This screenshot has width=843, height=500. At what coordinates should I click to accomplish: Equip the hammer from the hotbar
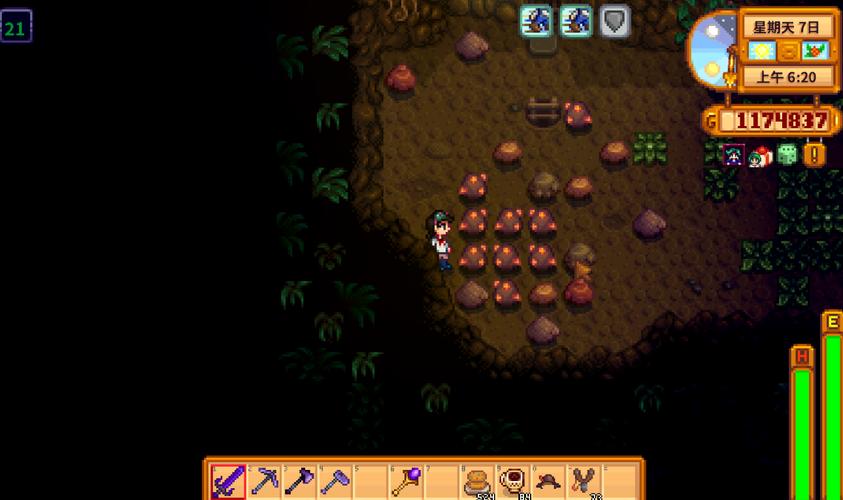[334, 481]
